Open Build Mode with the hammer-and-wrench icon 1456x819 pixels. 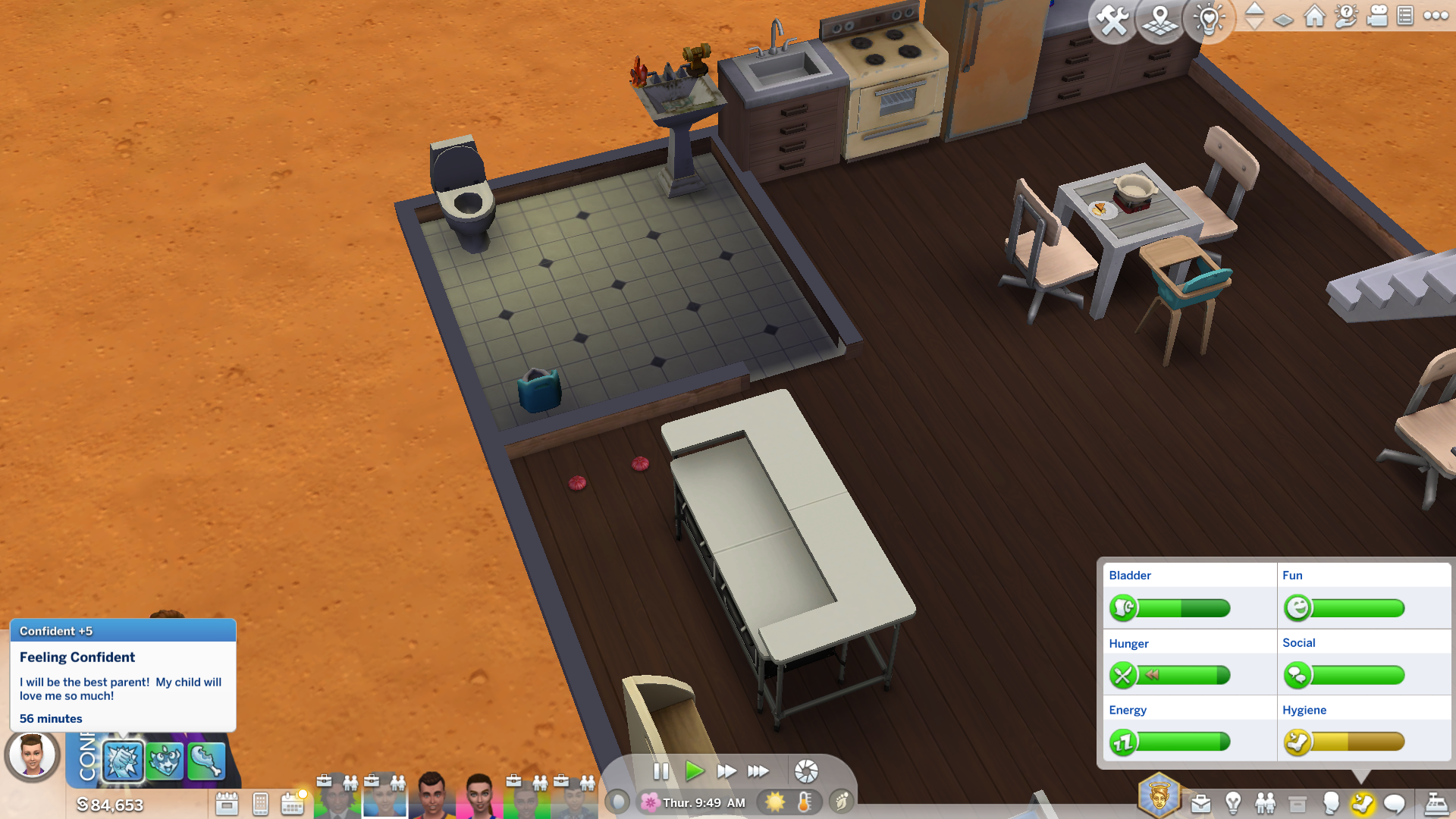pyautogui.click(x=1112, y=20)
